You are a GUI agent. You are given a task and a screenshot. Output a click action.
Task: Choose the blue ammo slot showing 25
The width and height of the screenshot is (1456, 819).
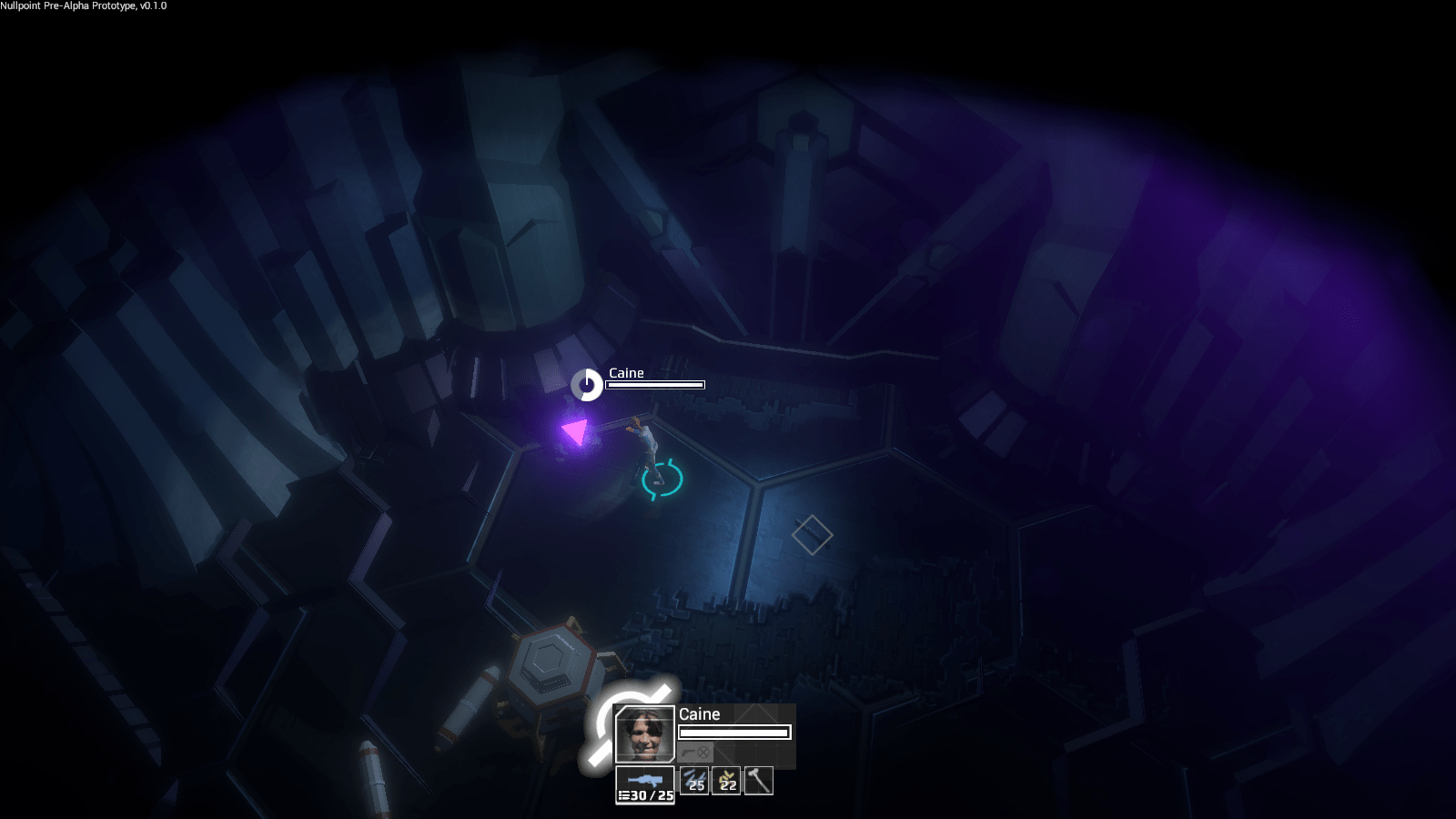tap(694, 781)
